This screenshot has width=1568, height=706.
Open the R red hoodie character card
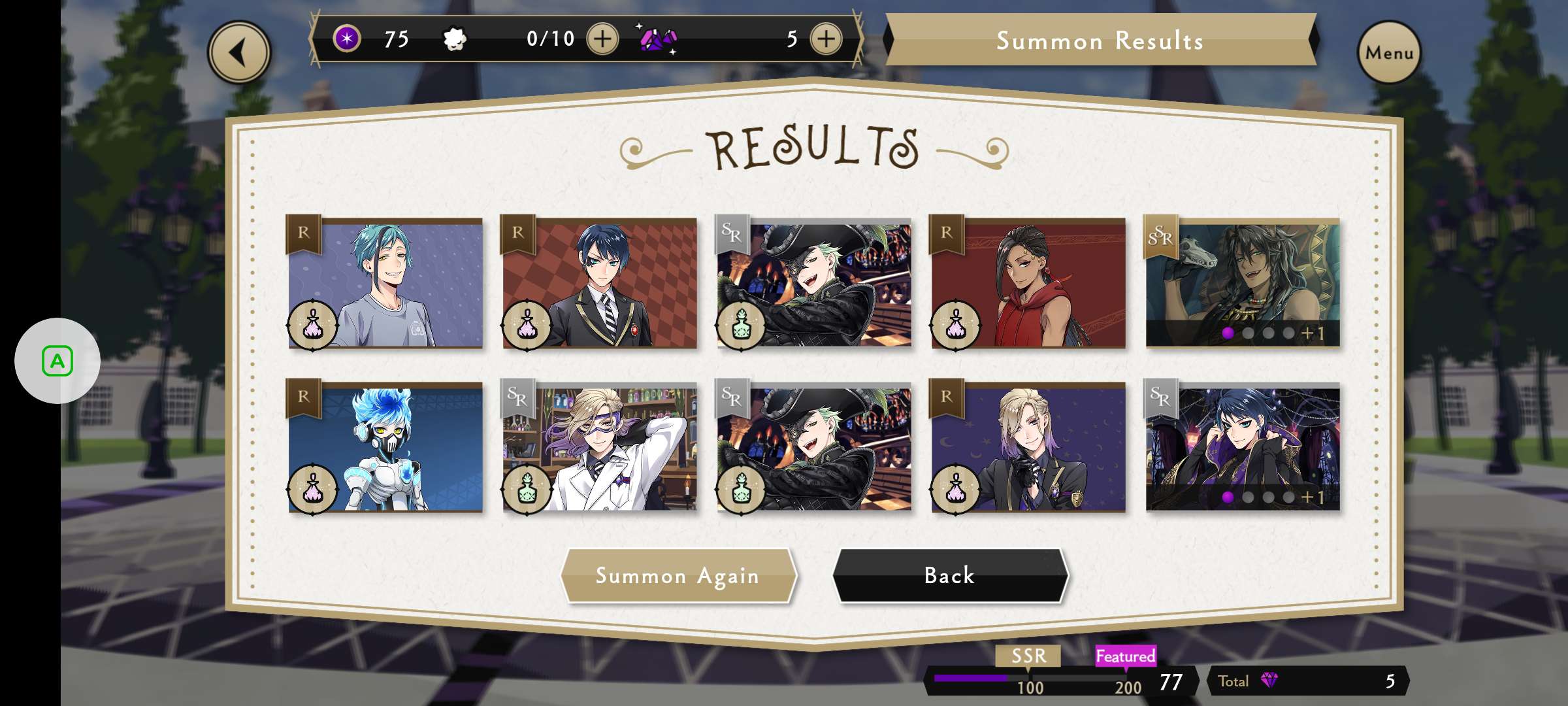click(1028, 283)
